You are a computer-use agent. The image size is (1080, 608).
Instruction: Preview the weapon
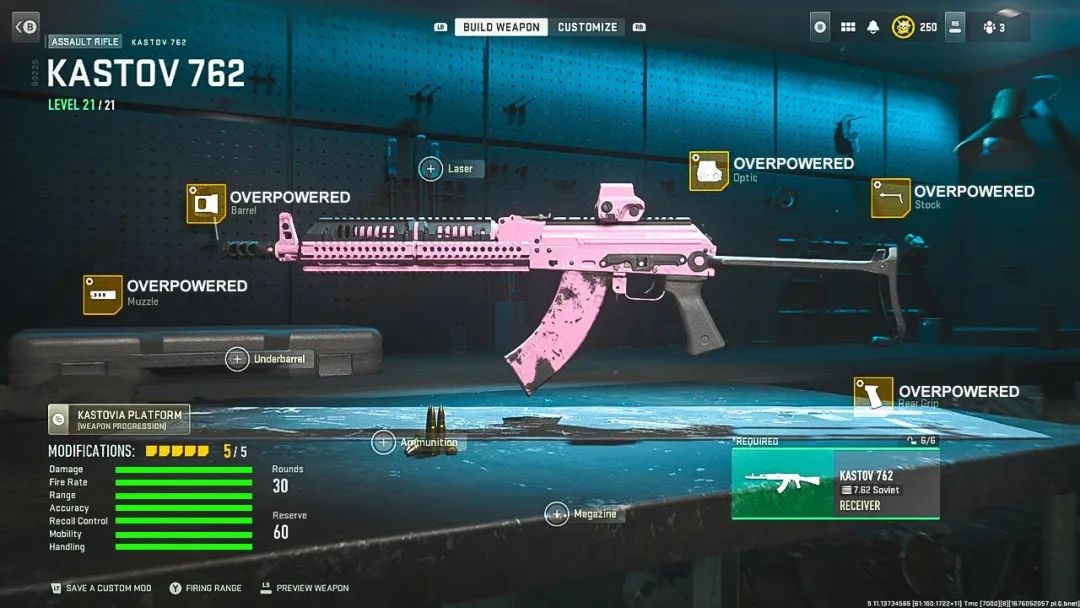click(x=304, y=588)
